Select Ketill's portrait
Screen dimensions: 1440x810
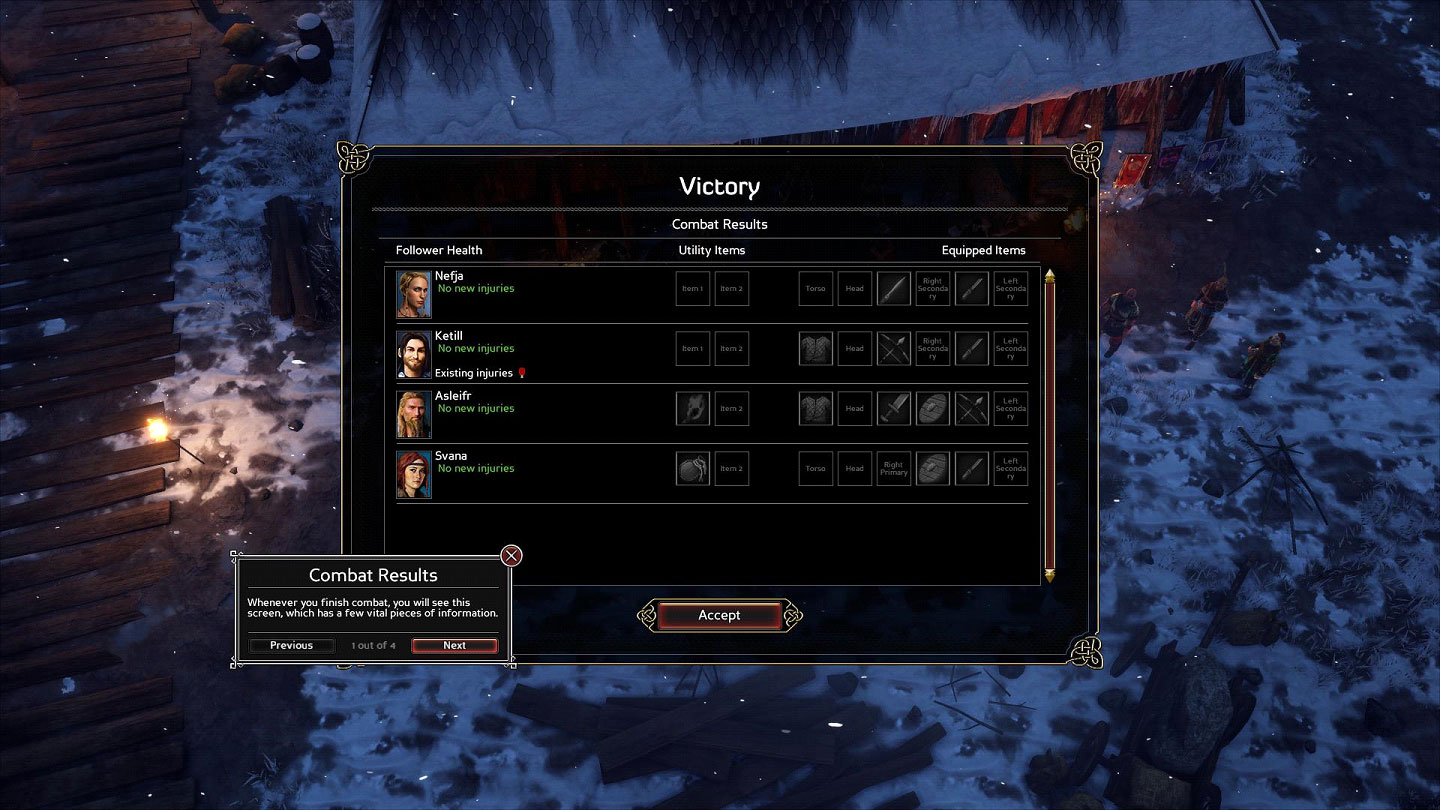coord(414,353)
